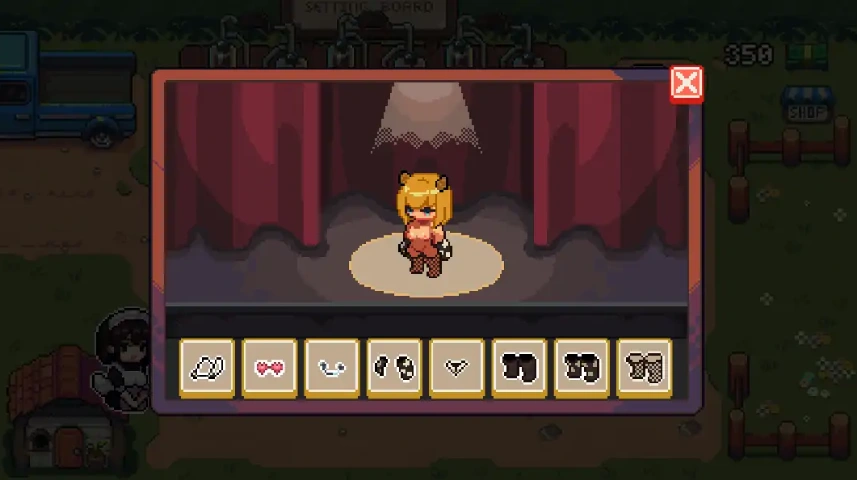Pick the white triangle underwear slot
Image resolution: width=857 pixels, height=480 pixels.
[457, 368]
